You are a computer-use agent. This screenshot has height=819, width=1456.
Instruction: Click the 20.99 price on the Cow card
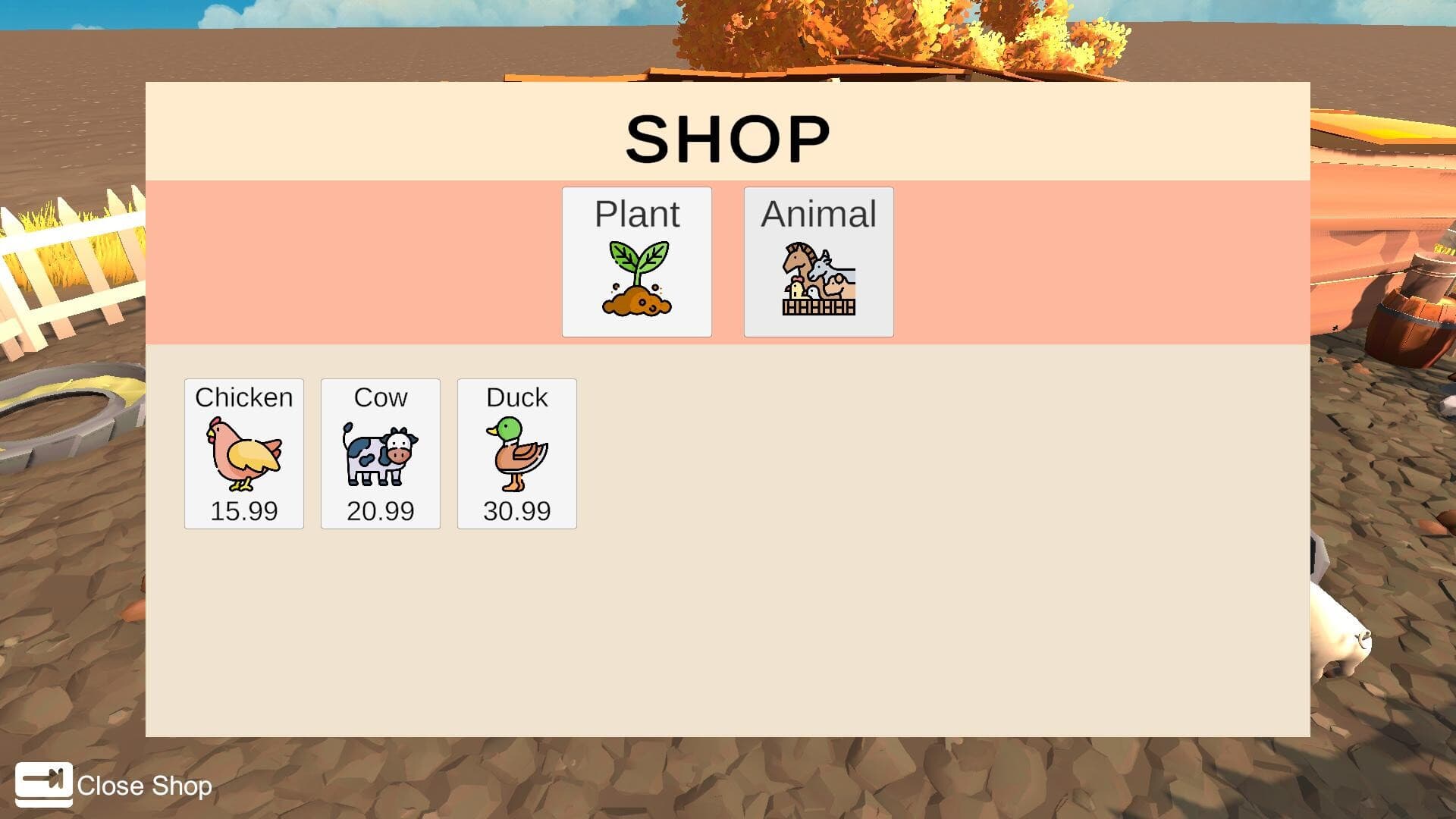[x=380, y=511]
